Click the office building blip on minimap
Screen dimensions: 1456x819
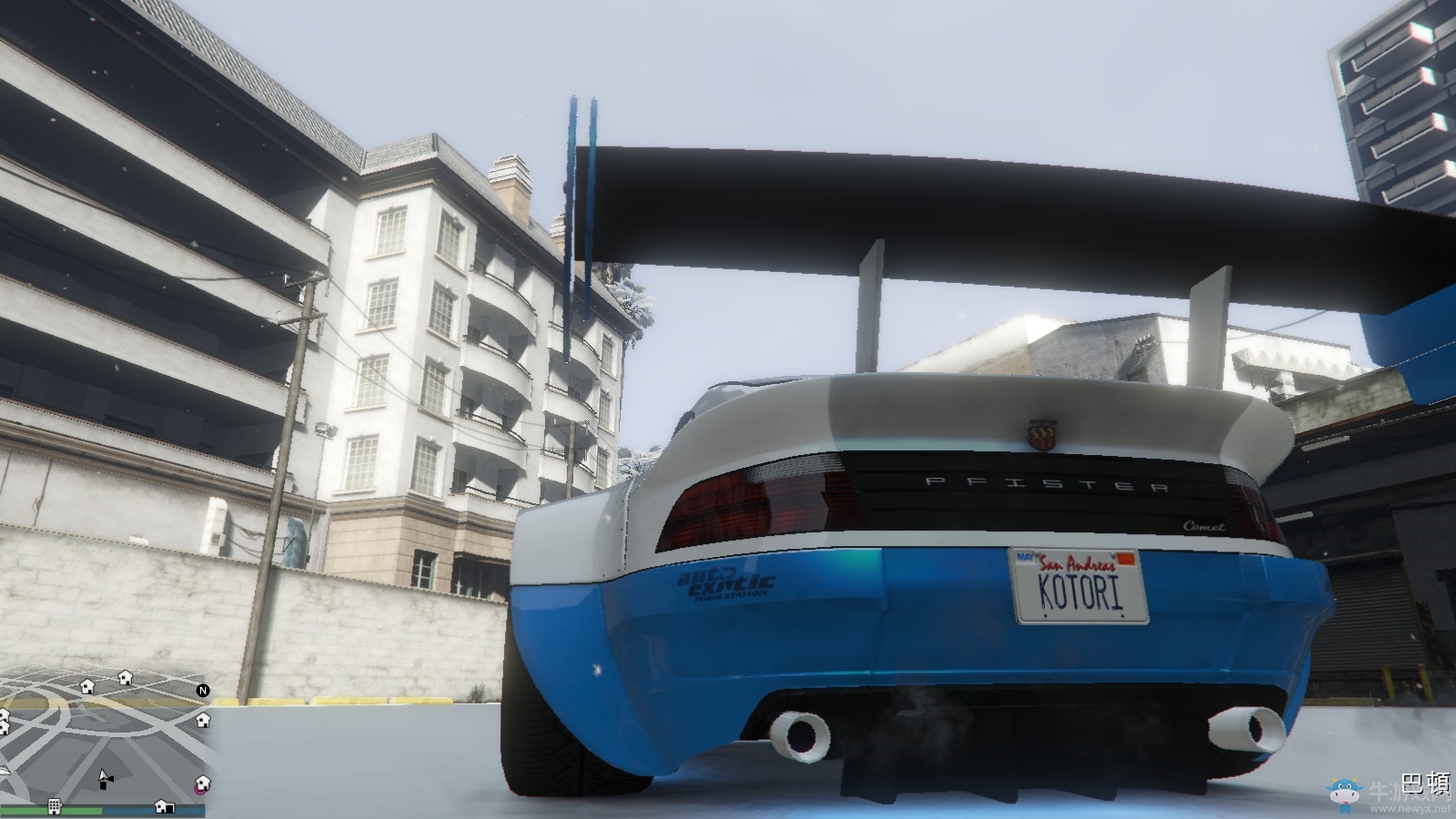pos(55,806)
